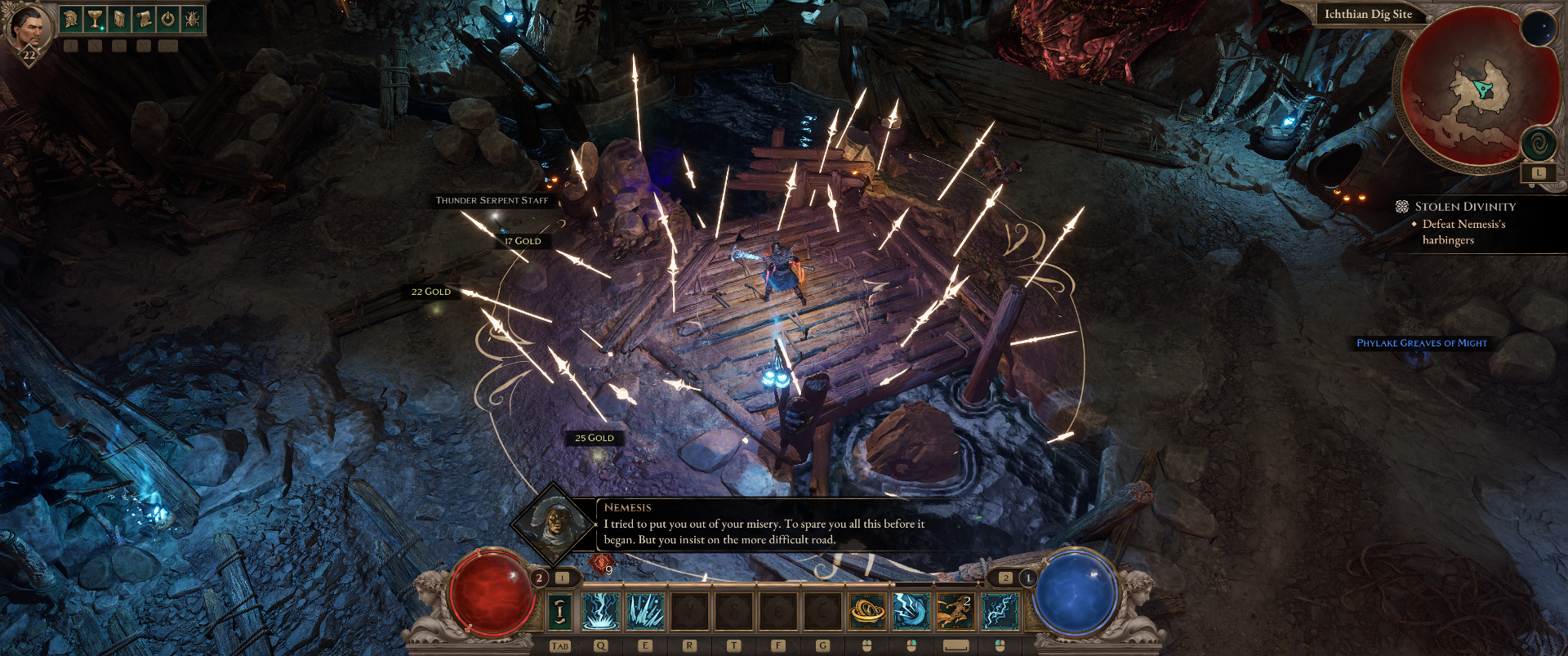Click the bug report beetle icon

pos(192,19)
